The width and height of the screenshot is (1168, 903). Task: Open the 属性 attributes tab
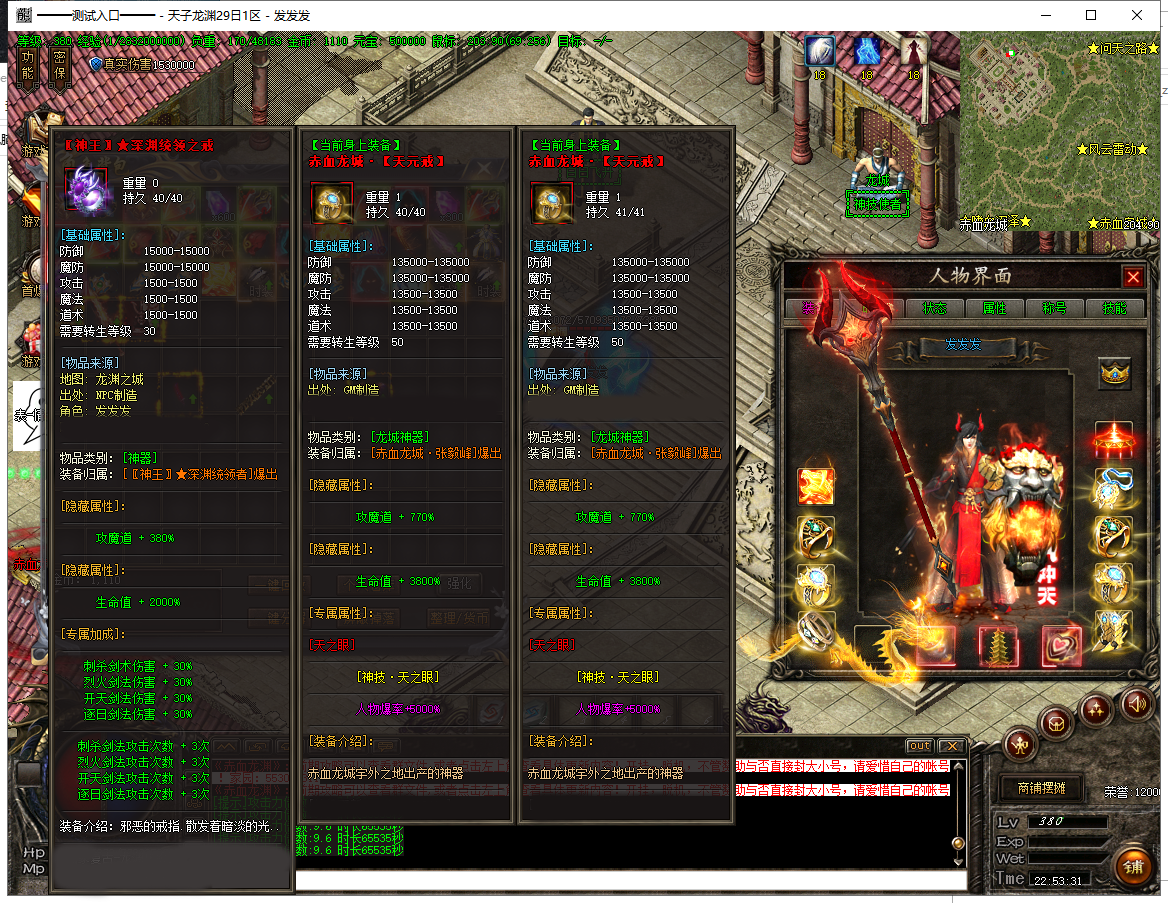point(994,308)
